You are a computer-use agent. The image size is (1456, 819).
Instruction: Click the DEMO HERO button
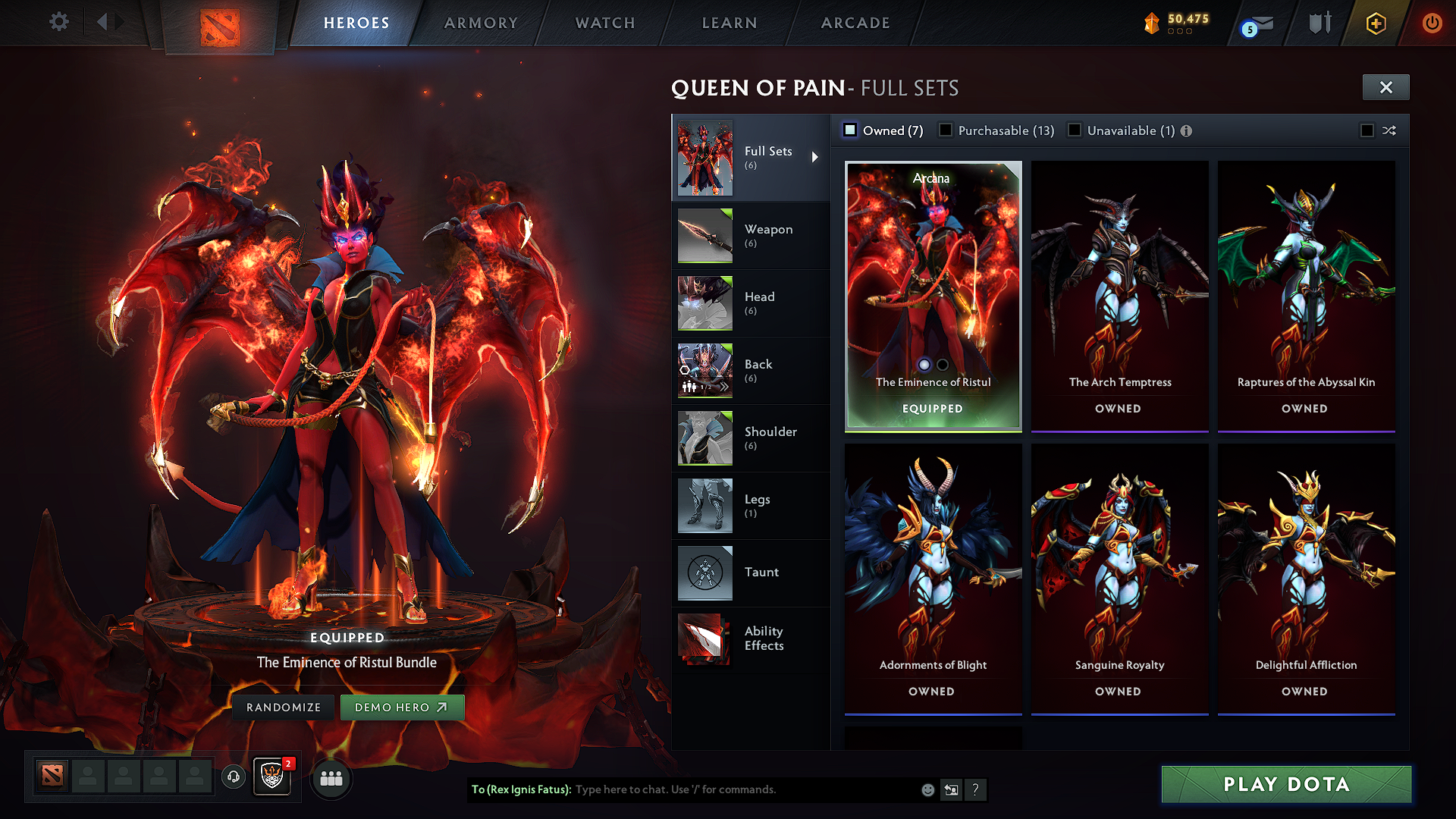[403, 707]
